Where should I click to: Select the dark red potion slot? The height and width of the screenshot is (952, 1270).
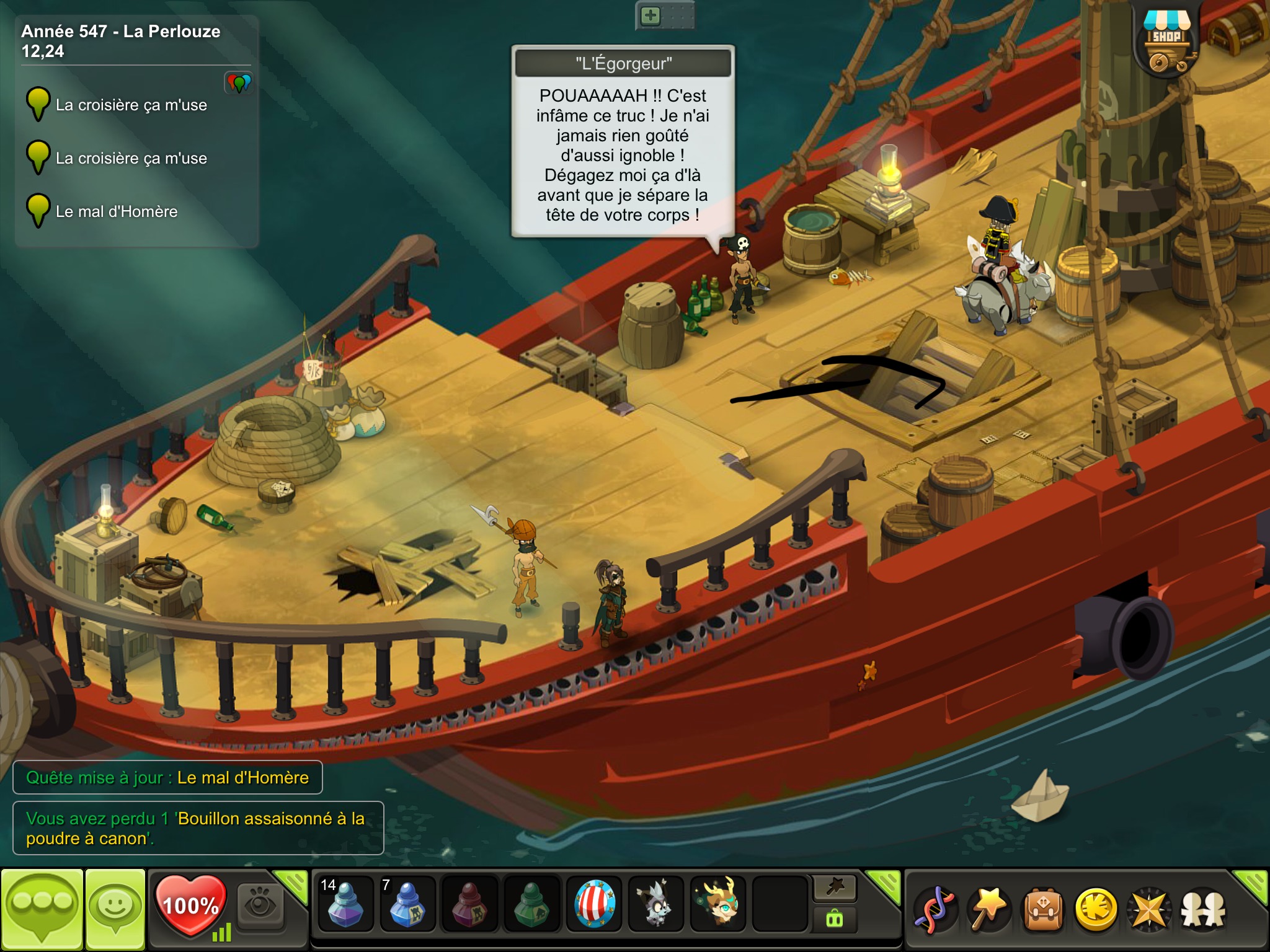pos(469,904)
